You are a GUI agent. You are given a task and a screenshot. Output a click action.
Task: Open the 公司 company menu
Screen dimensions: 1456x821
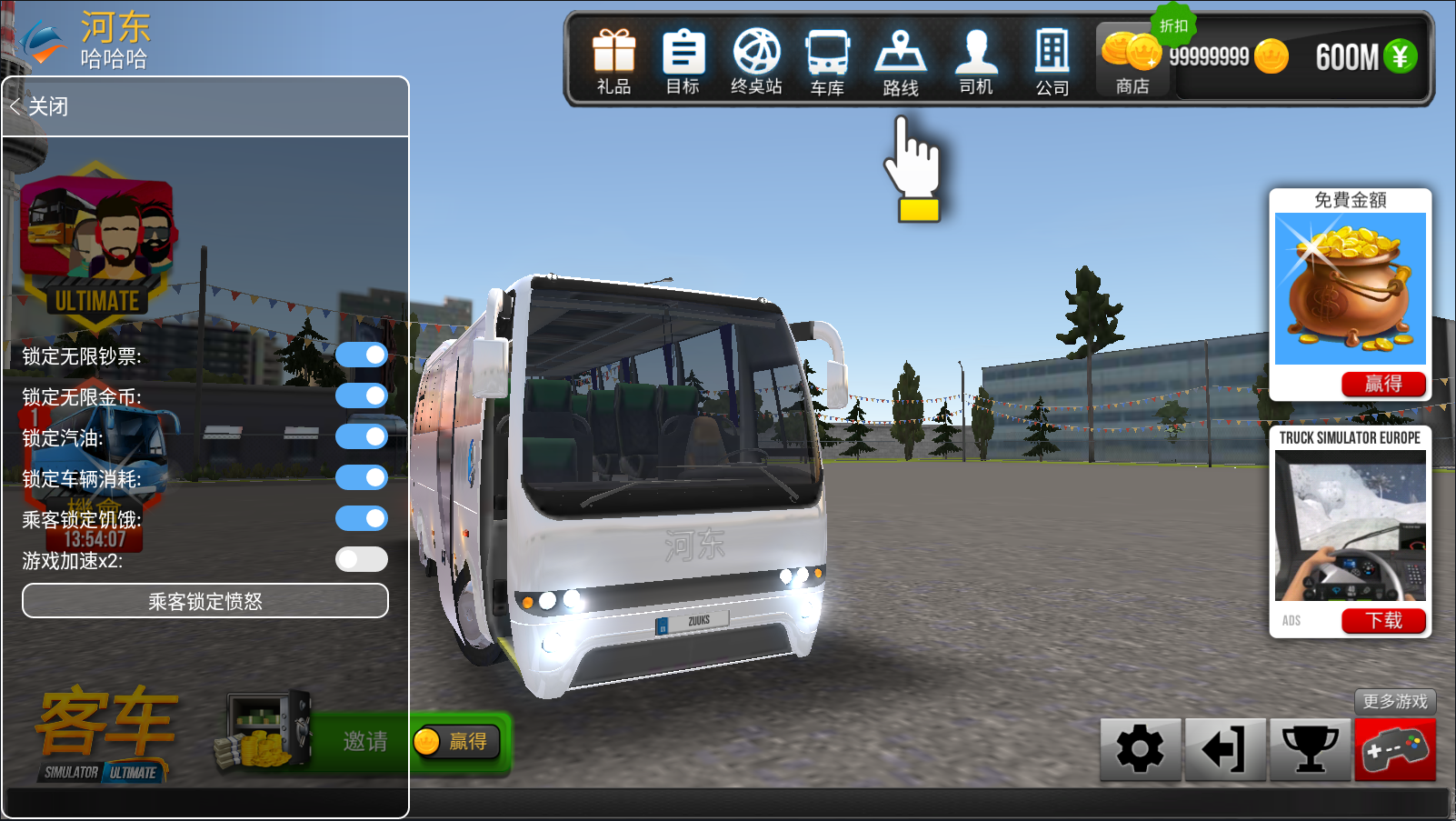[1052, 61]
